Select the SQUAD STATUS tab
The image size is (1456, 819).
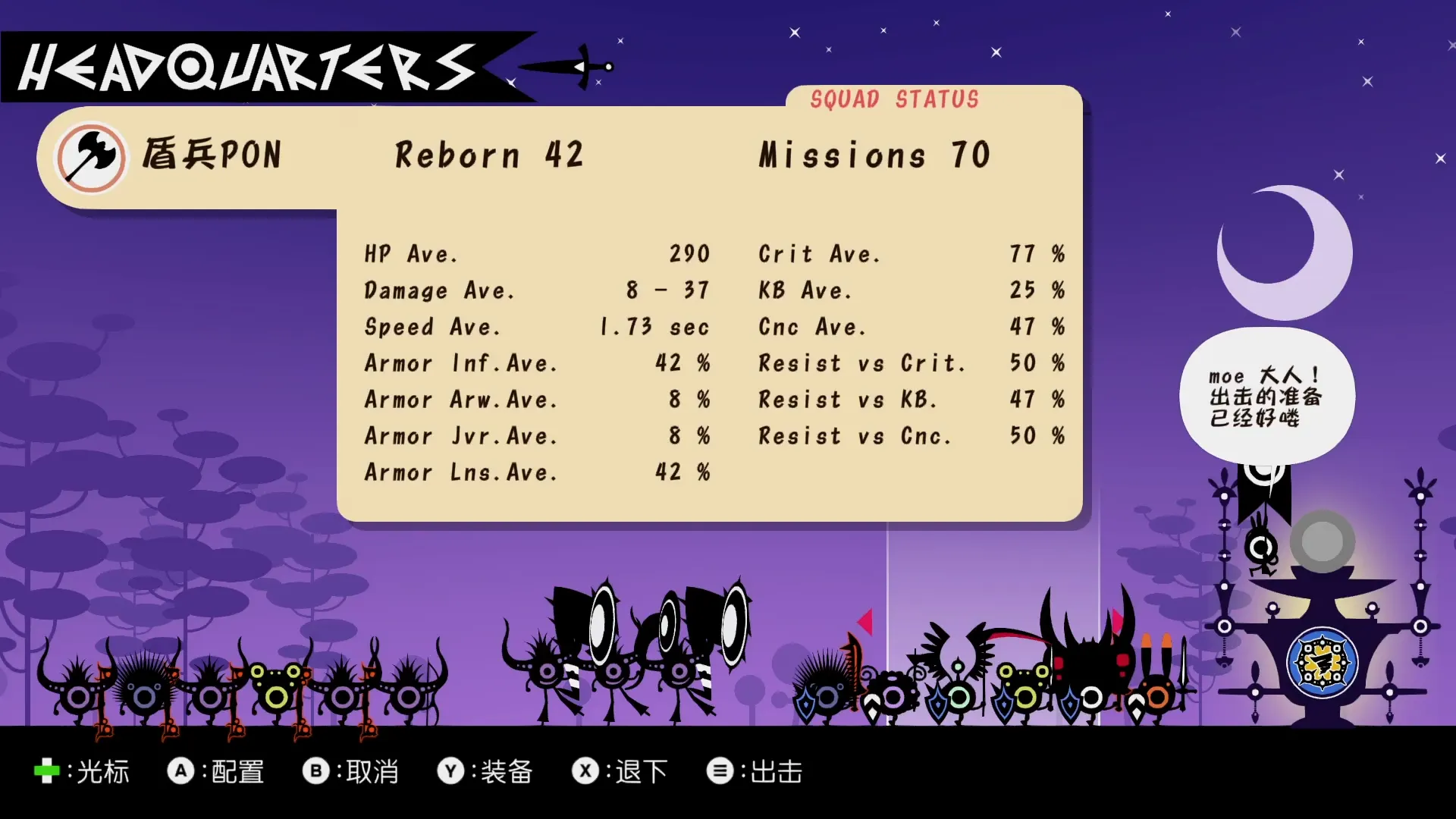pos(895,99)
